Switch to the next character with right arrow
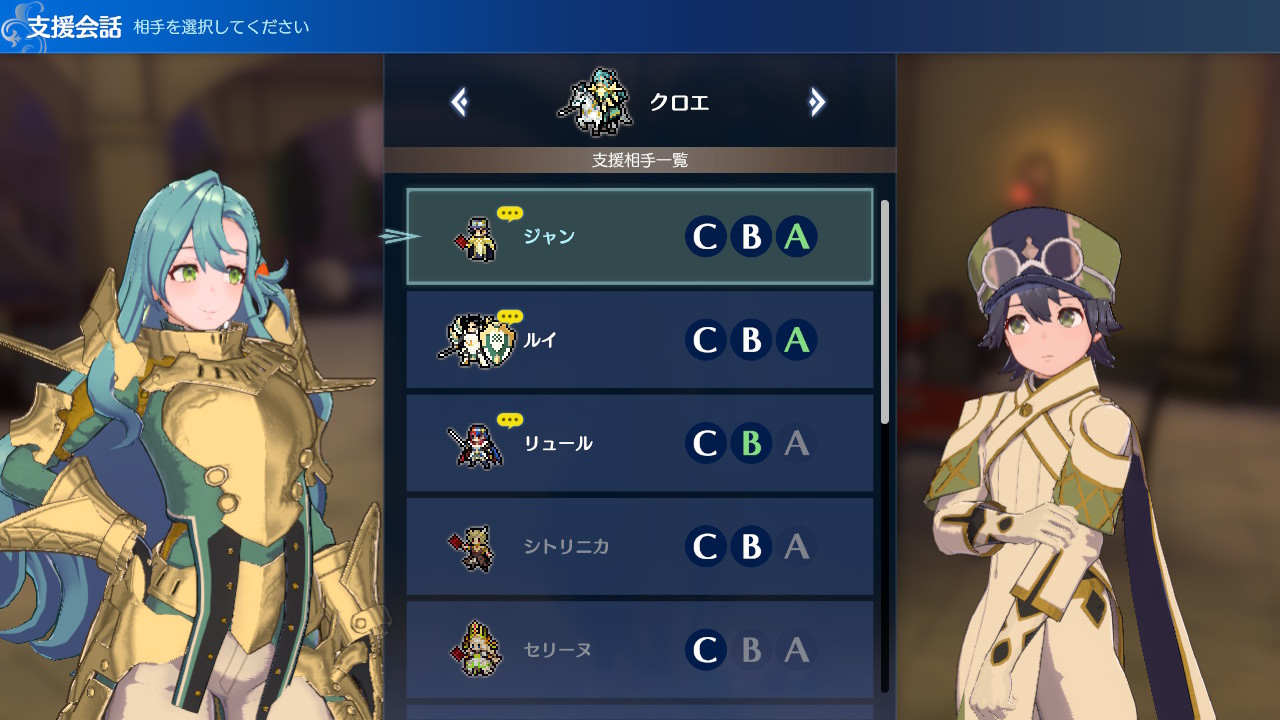The height and width of the screenshot is (720, 1280). click(x=817, y=101)
